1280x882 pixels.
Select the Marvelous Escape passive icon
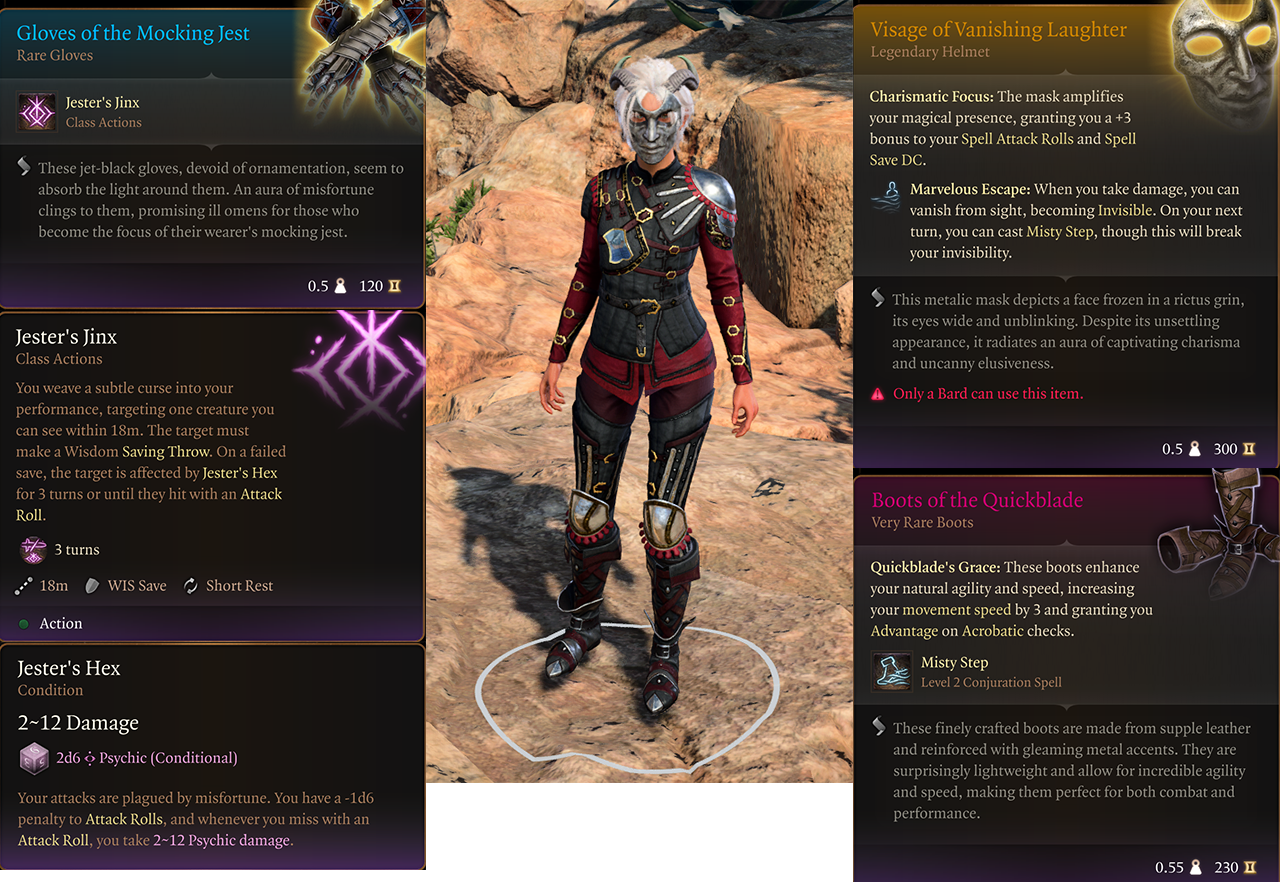(886, 198)
